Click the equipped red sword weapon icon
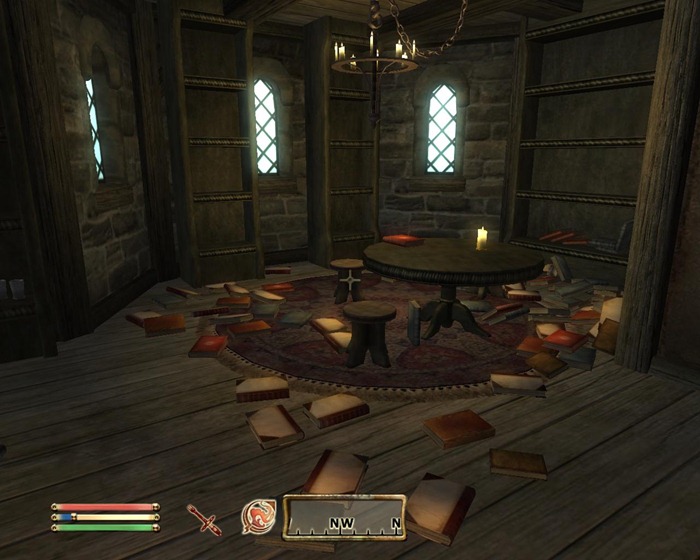This screenshot has width=700, height=560. click(204, 519)
